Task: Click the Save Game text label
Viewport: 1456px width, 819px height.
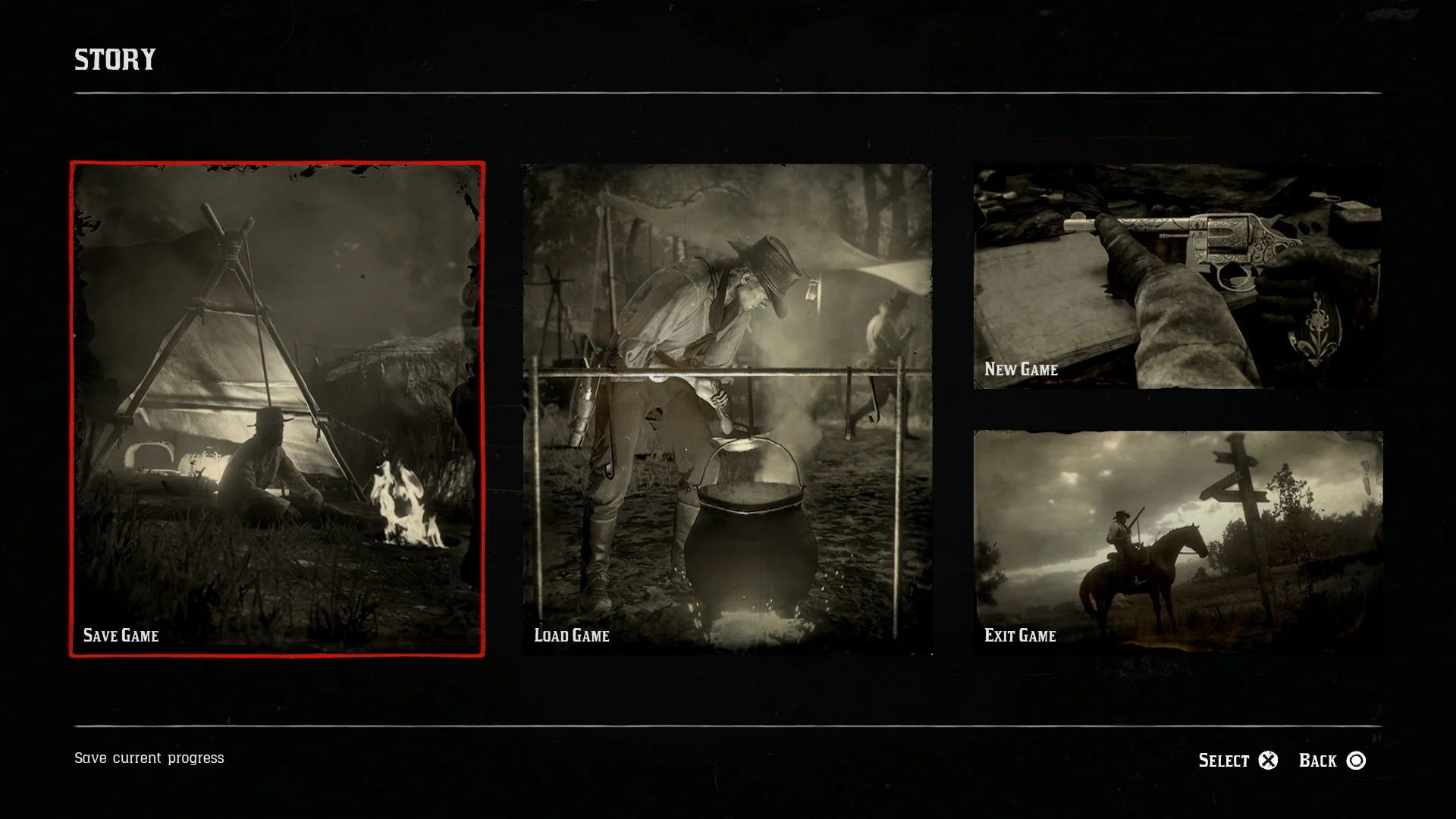Action: pos(121,636)
